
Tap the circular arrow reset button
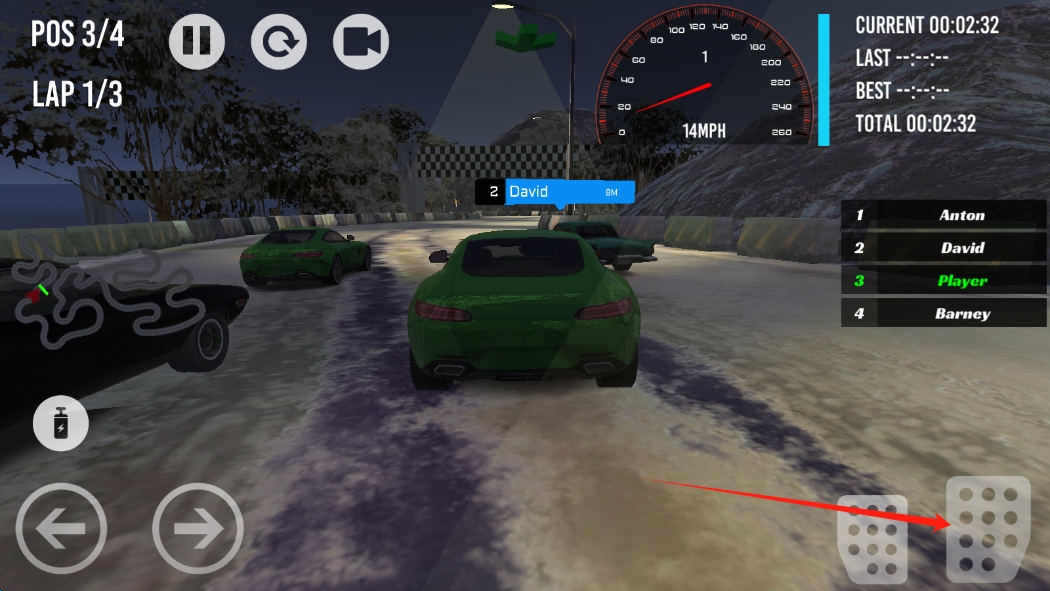(279, 41)
